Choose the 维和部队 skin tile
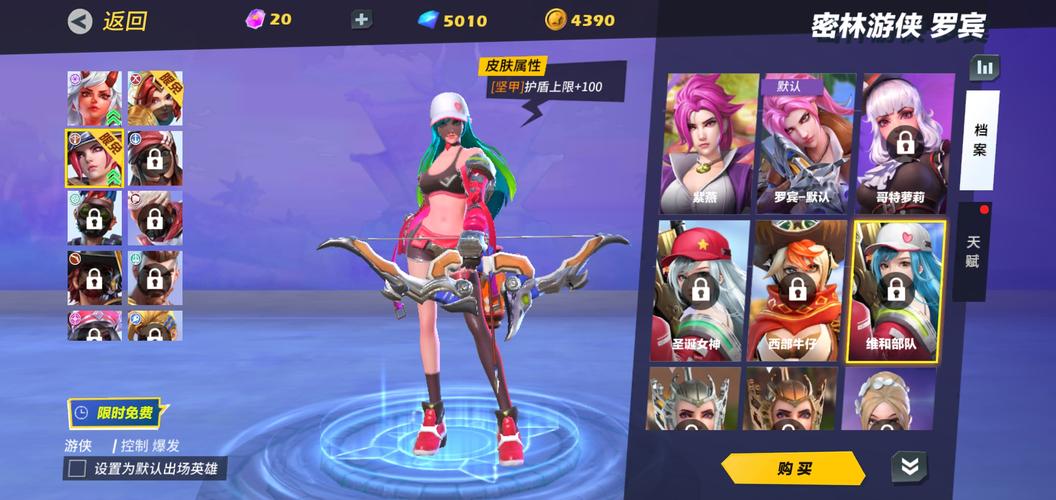Viewport: 1056px width, 500px height. click(896, 290)
